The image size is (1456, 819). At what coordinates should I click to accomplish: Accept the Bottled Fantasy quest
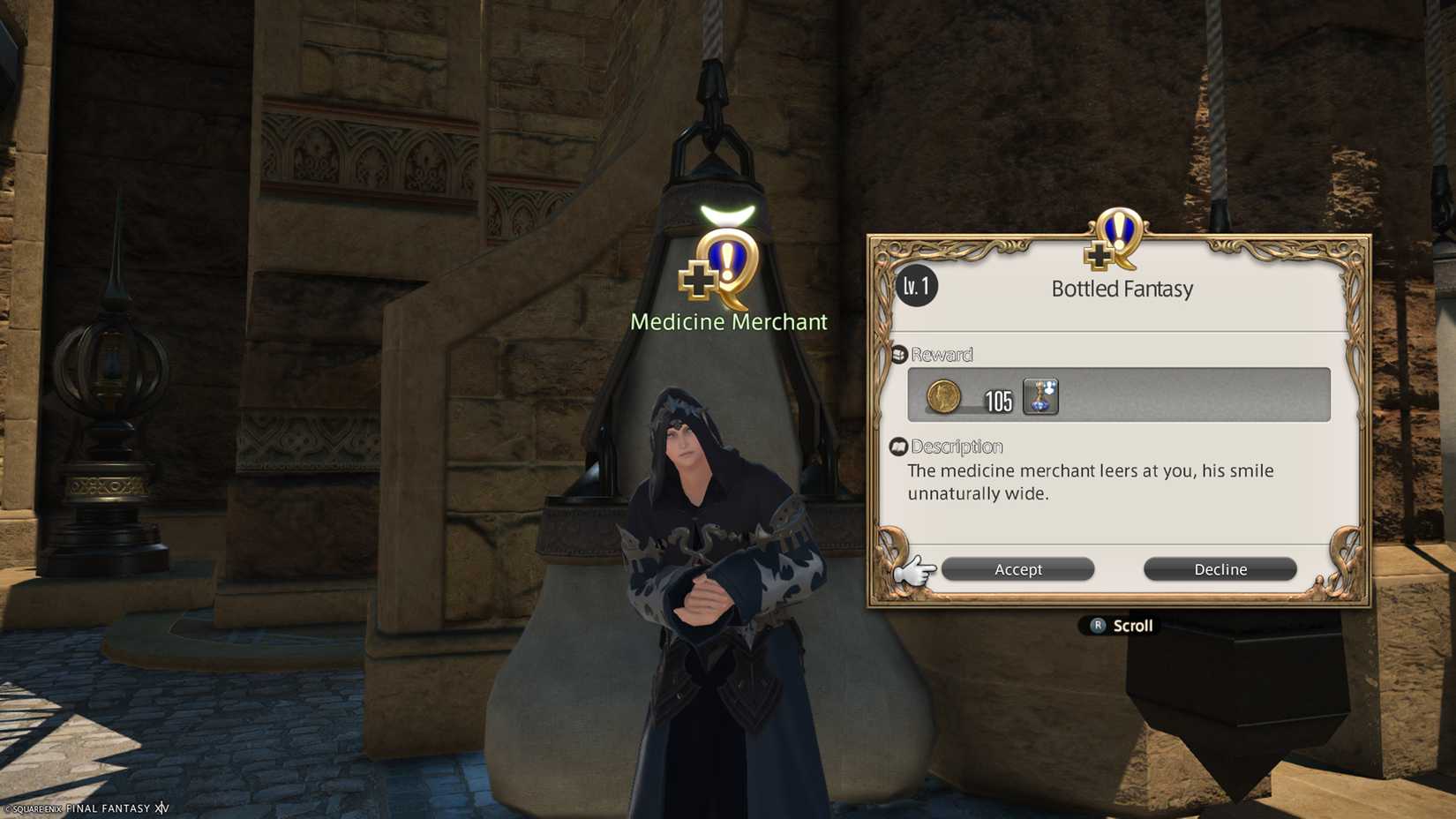[x=1017, y=569]
